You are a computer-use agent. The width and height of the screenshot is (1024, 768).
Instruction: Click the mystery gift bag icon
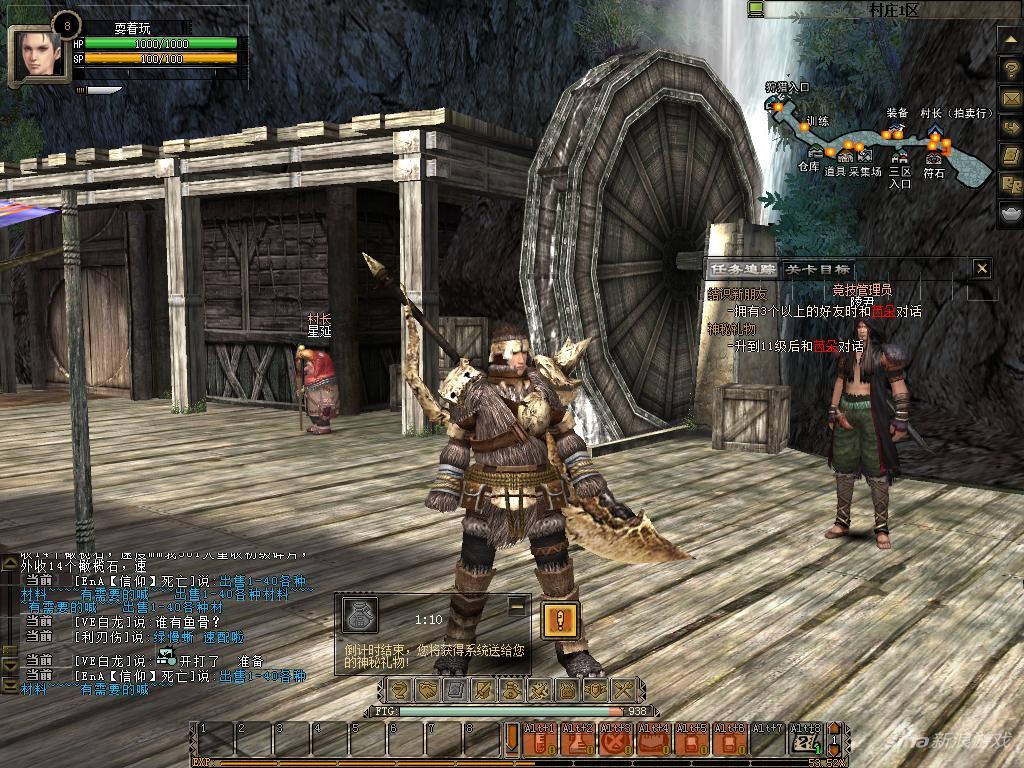coord(359,616)
